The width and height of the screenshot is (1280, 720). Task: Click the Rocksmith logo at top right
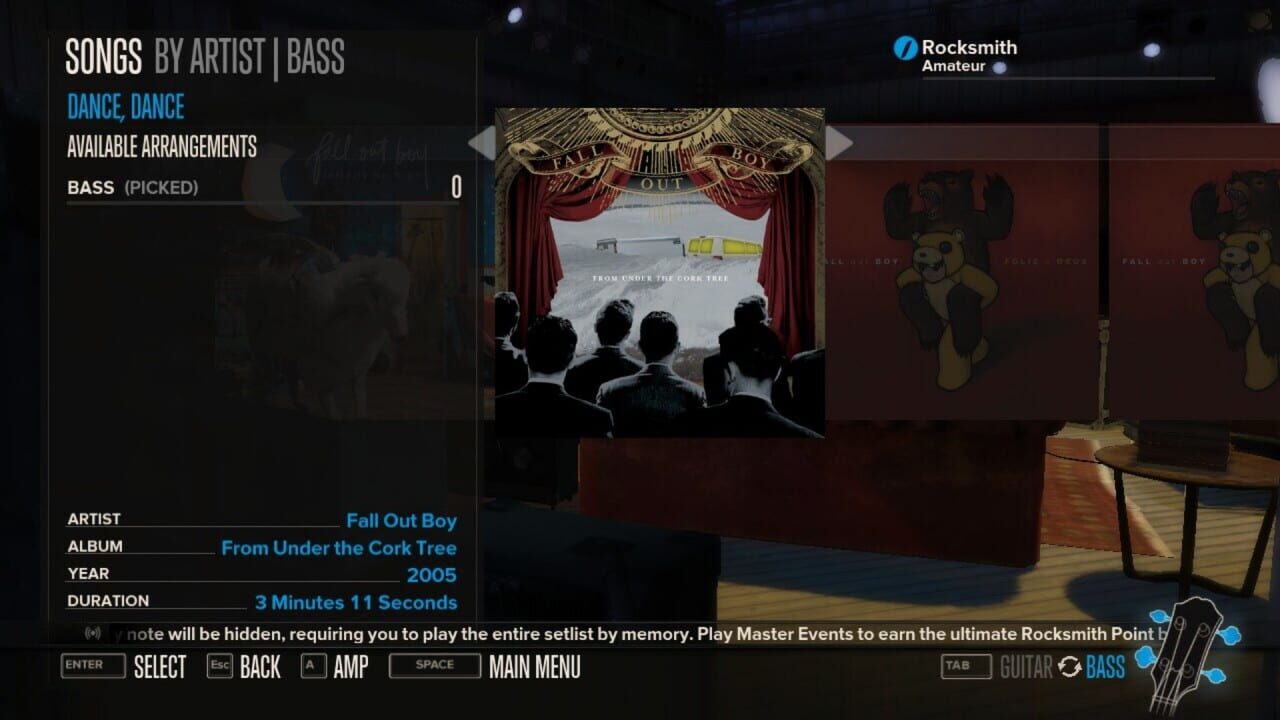[903, 46]
